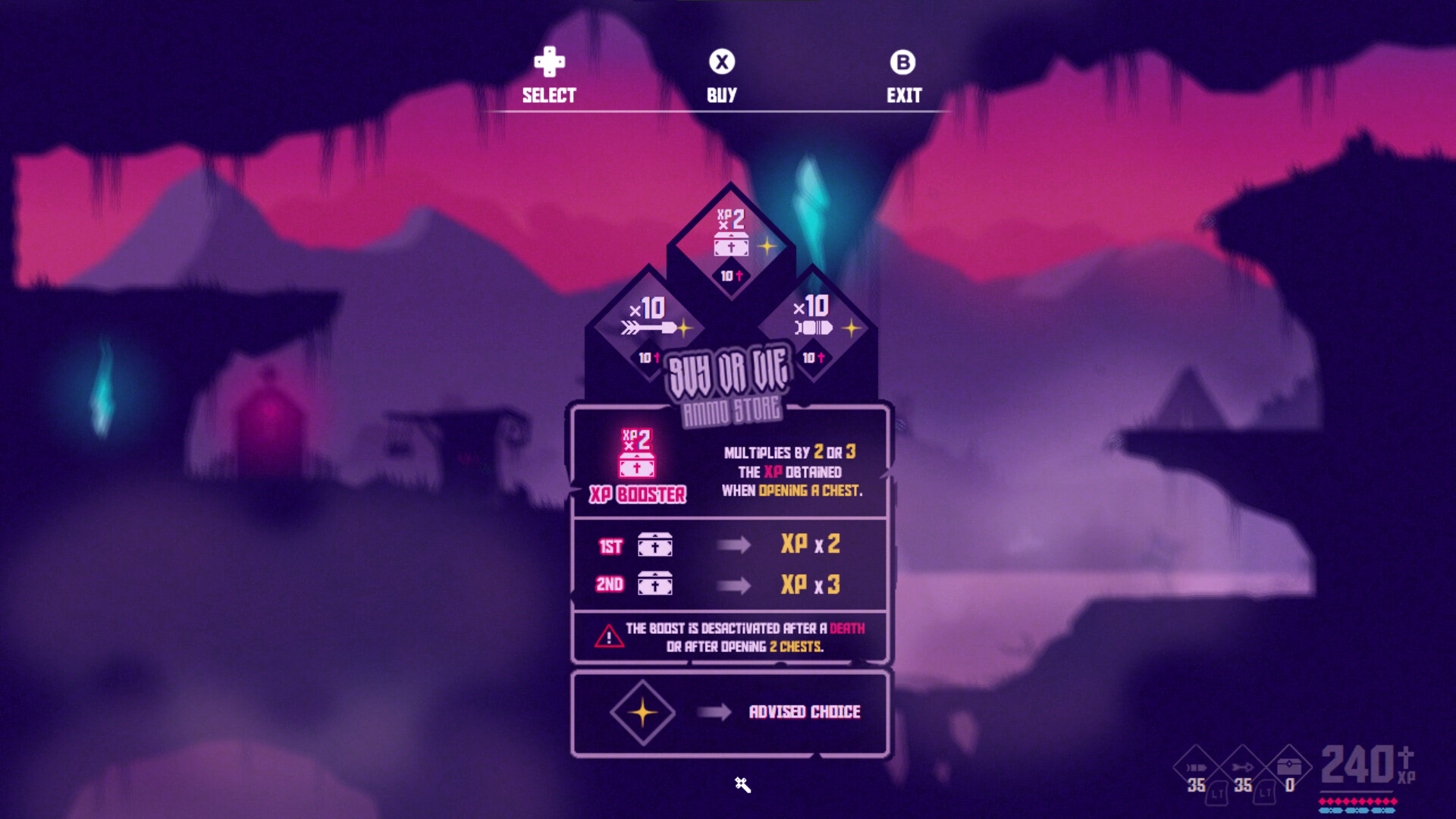The width and height of the screenshot is (1456, 819).
Task: Click the EXIT option with B button
Action: point(904,76)
